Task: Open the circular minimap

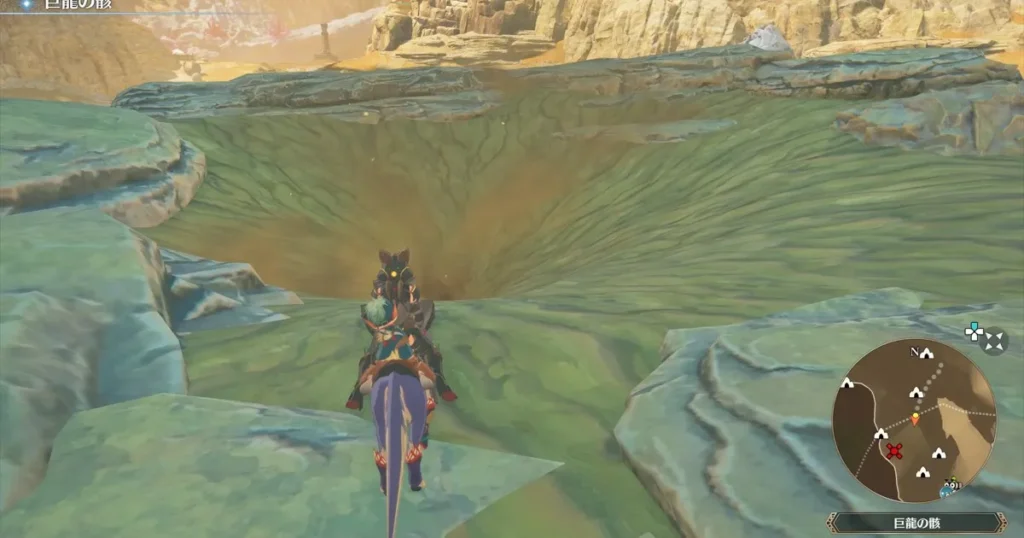Action: coord(914,420)
